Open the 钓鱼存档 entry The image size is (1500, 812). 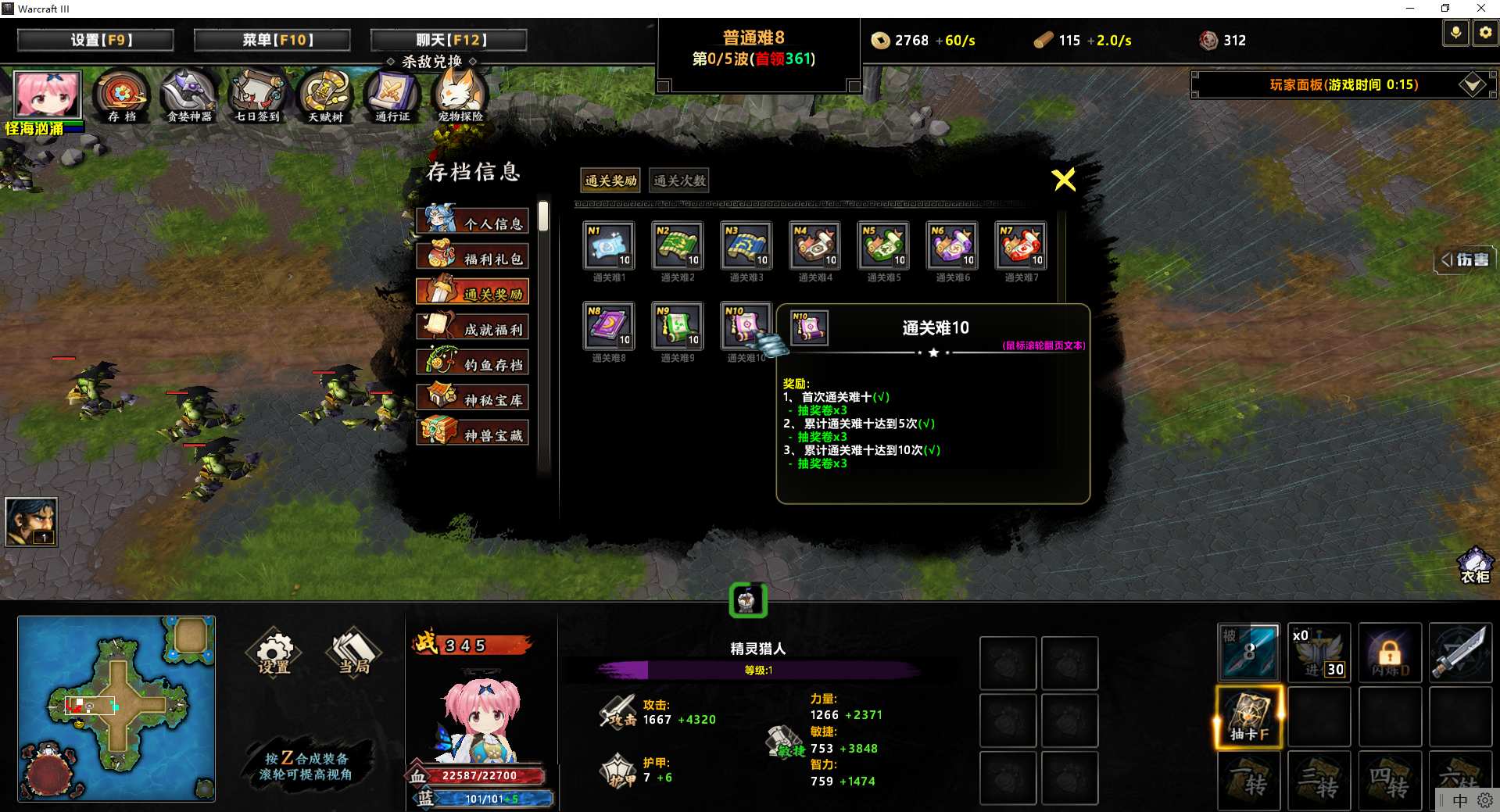[x=473, y=363]
